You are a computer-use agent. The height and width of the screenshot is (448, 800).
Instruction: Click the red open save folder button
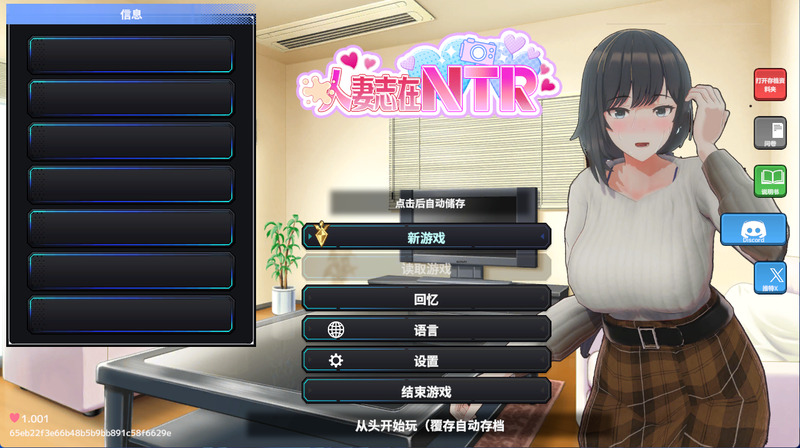tap(770, 84)
